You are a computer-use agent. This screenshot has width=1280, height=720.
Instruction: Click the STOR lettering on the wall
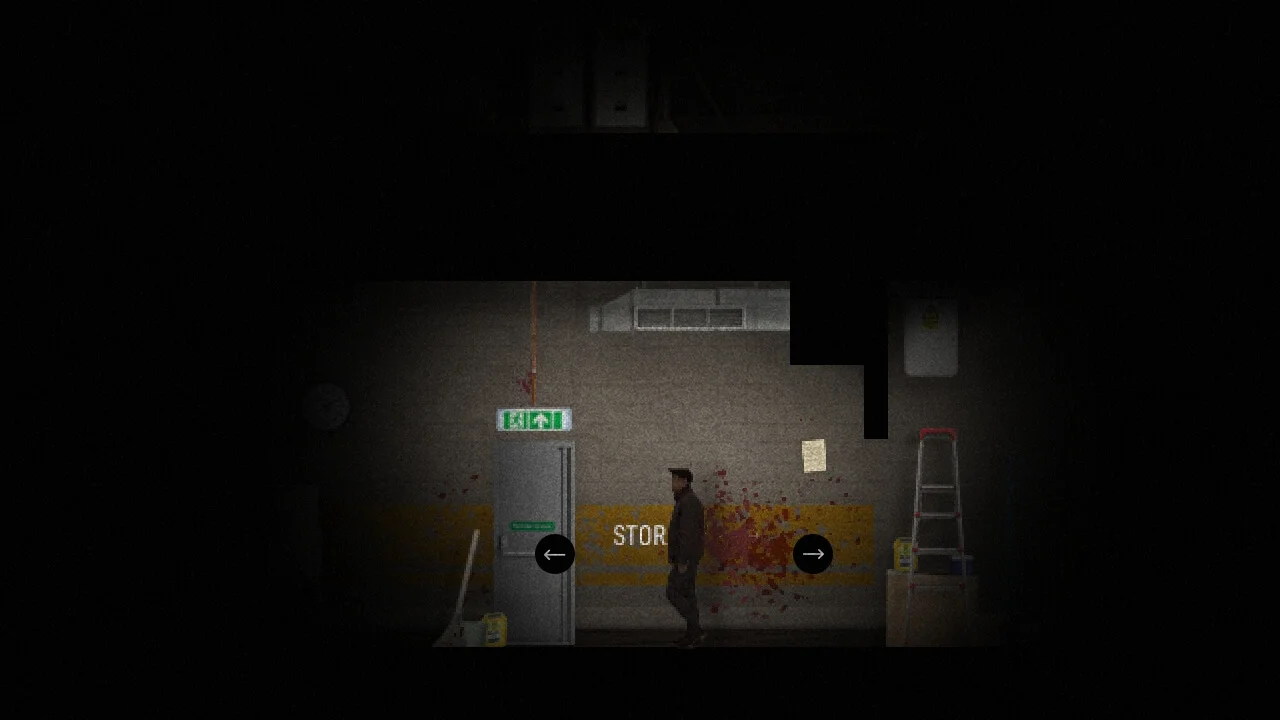[641, 536]
